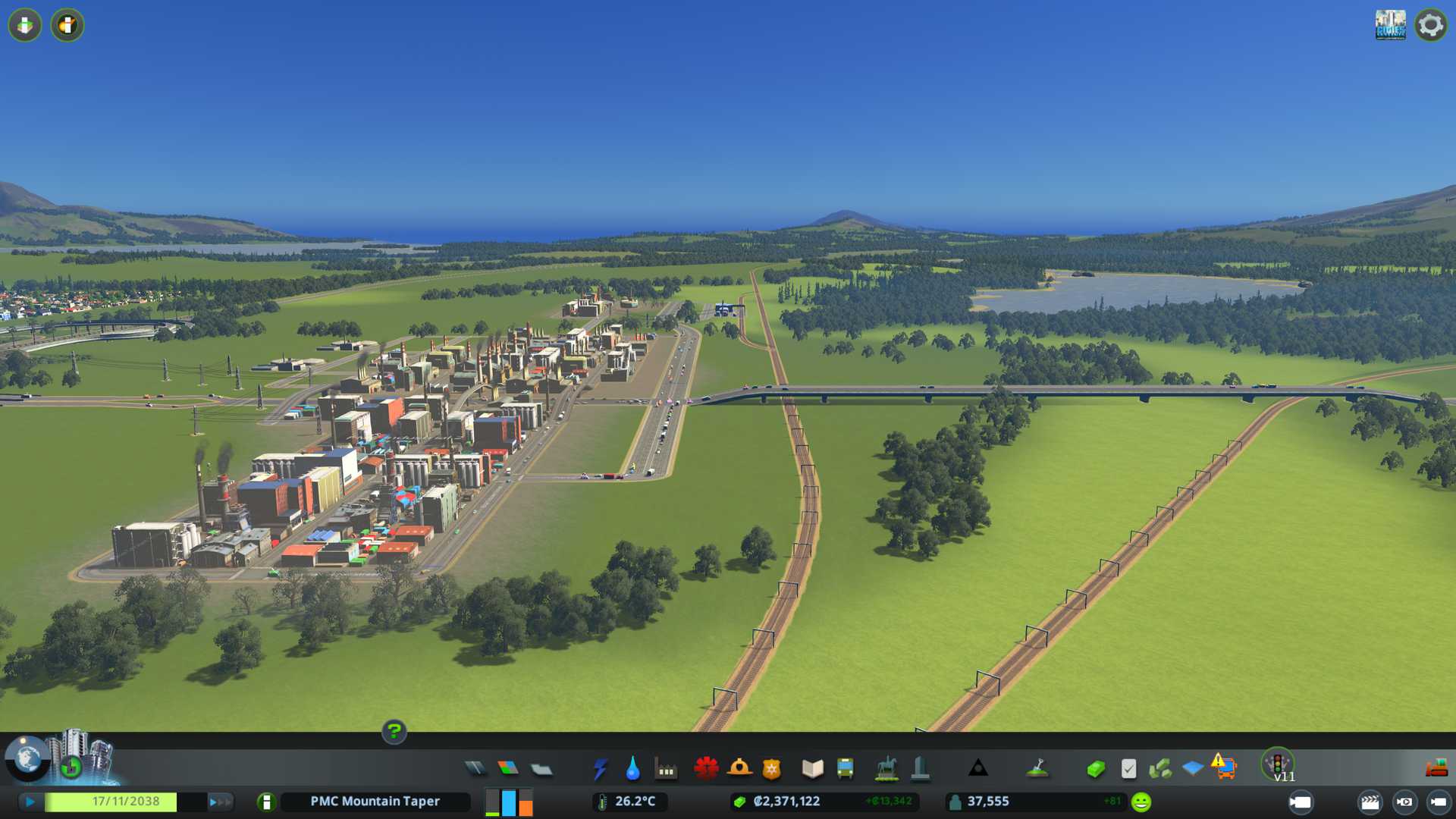The height and width of the screenshot is (819, 1456).
Task: Open the fire department menu
Action: pyautogui.click(x=739, y=768)
